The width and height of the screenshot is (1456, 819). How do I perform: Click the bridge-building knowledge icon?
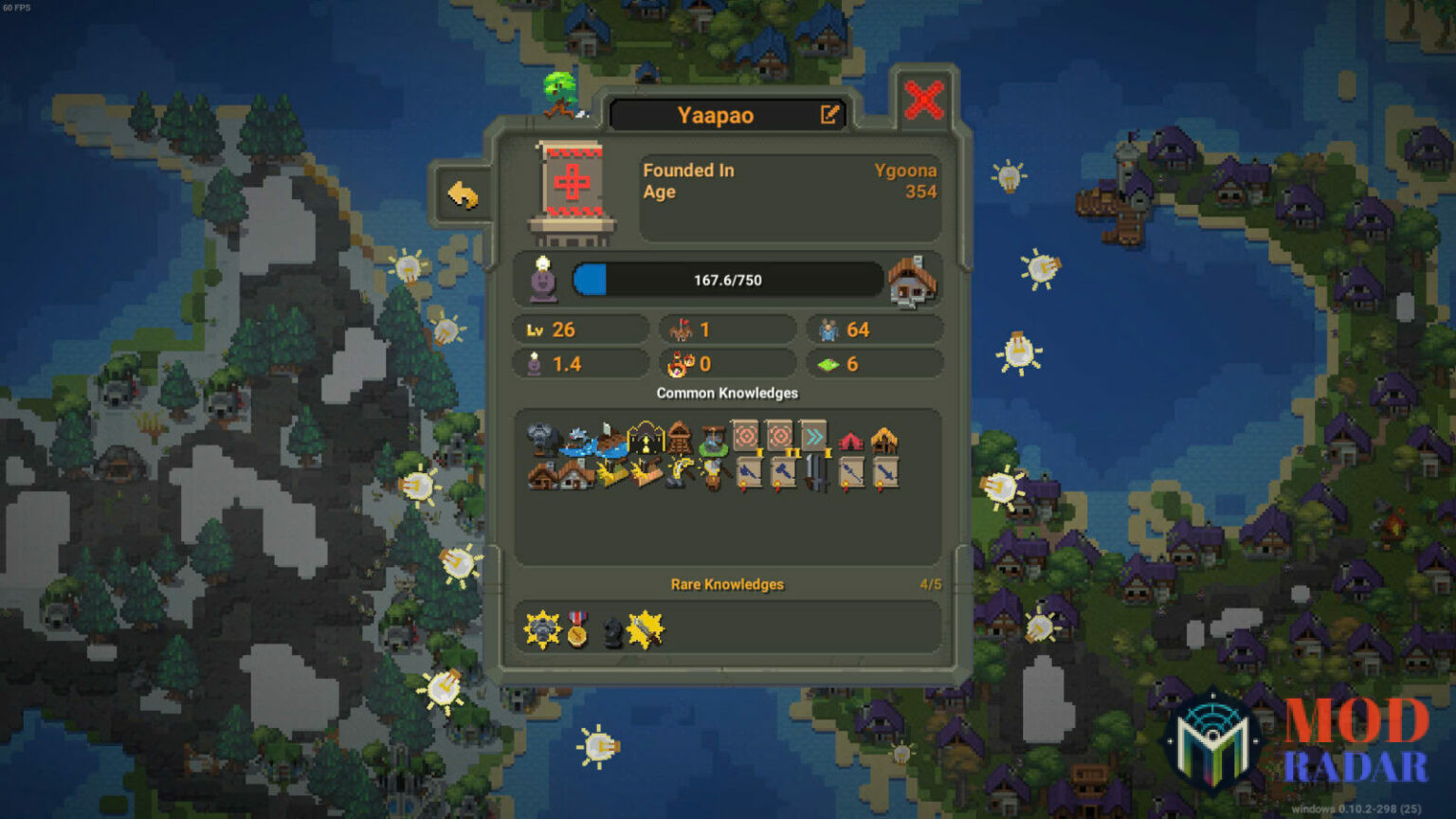click(610, 441)
